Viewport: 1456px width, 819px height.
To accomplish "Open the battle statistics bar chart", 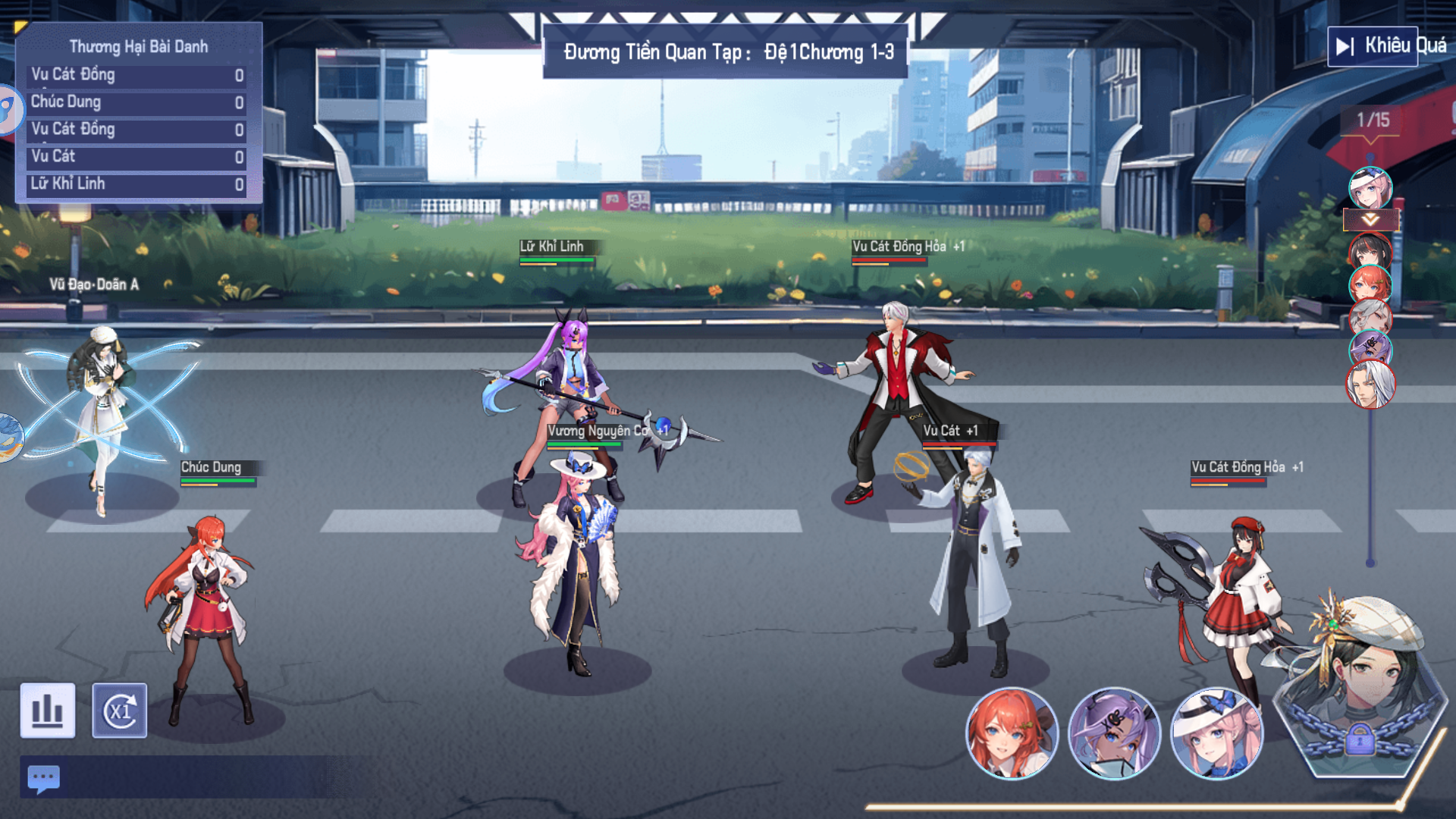I will point(48,711).
